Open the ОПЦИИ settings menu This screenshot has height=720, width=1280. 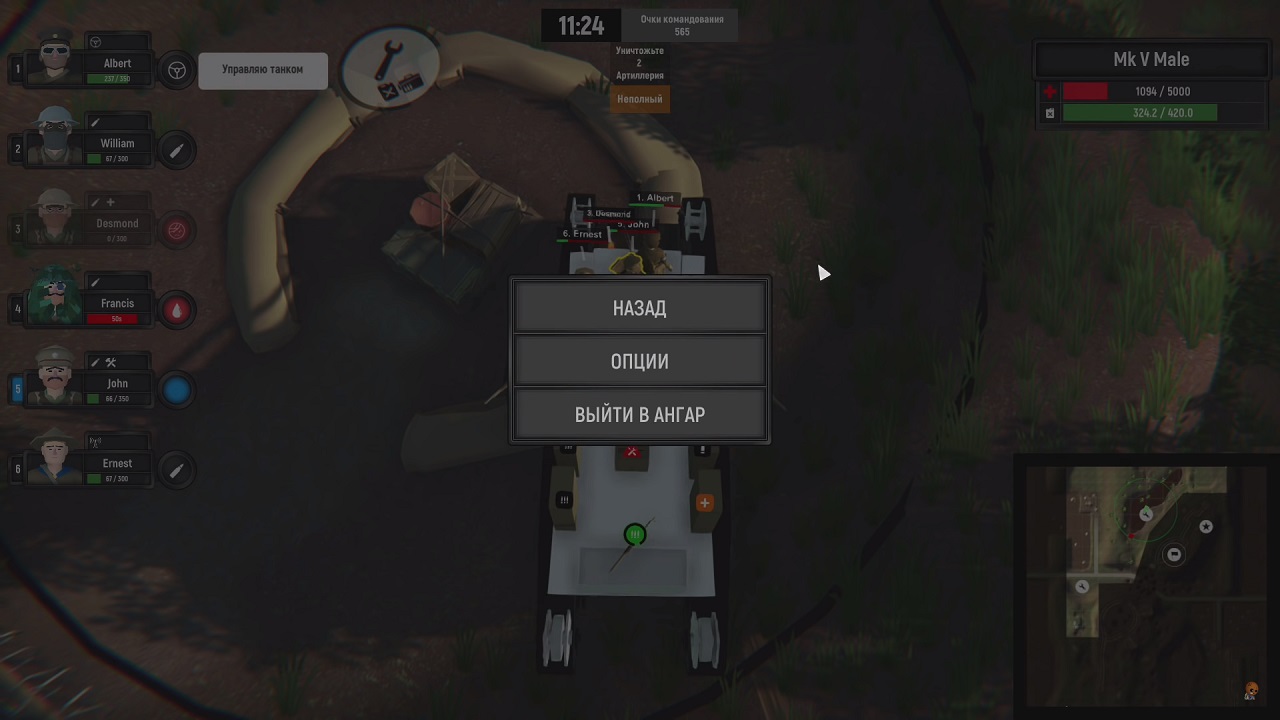[x=640, y=361]
